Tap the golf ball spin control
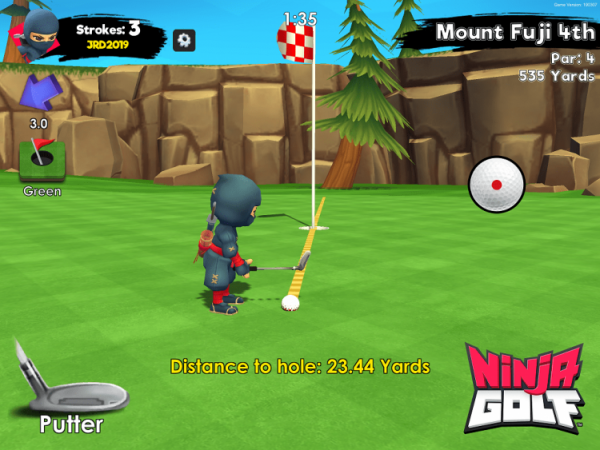The image size is (600, 450). (496, 185)
